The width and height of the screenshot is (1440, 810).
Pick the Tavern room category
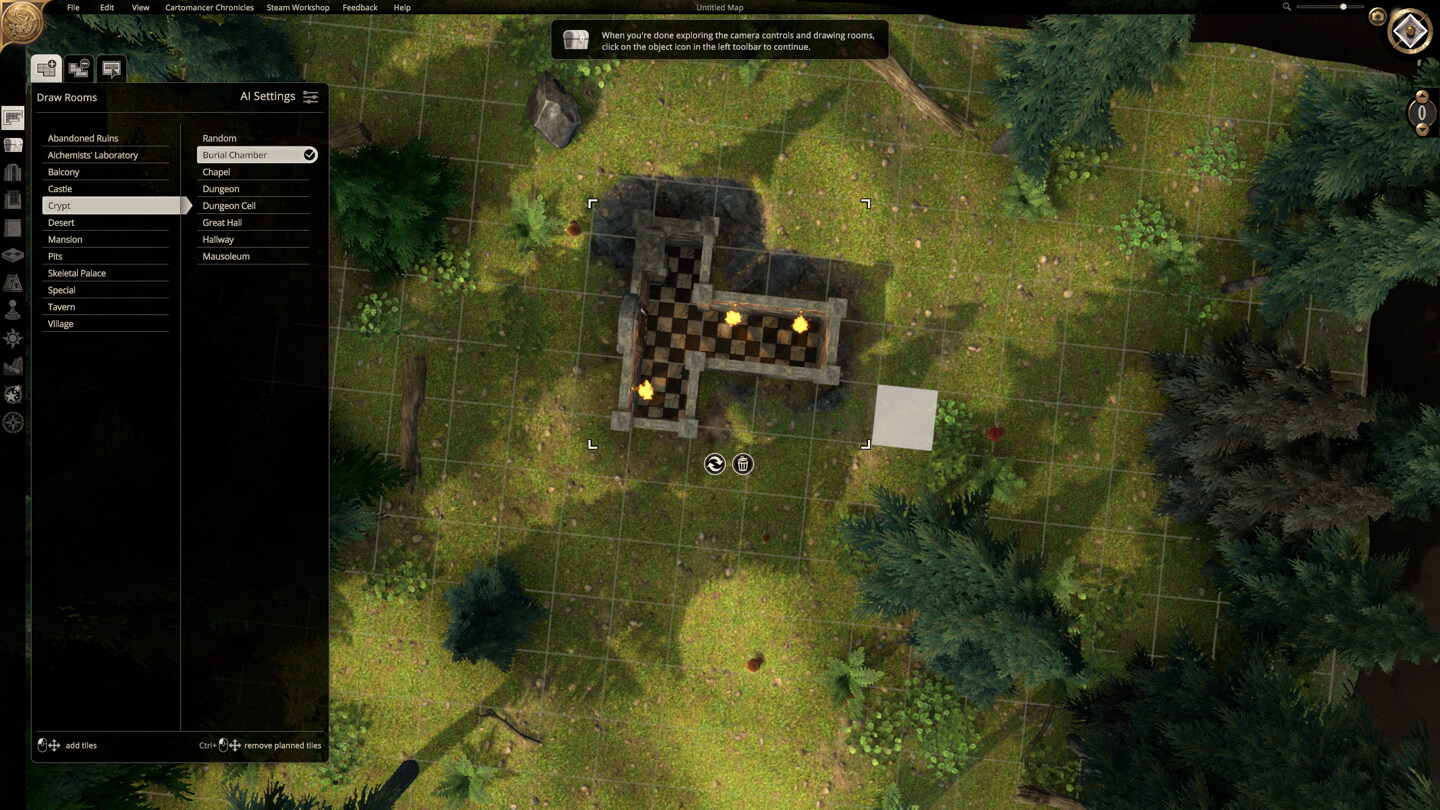pyautogui.click(x=61, y=307)
